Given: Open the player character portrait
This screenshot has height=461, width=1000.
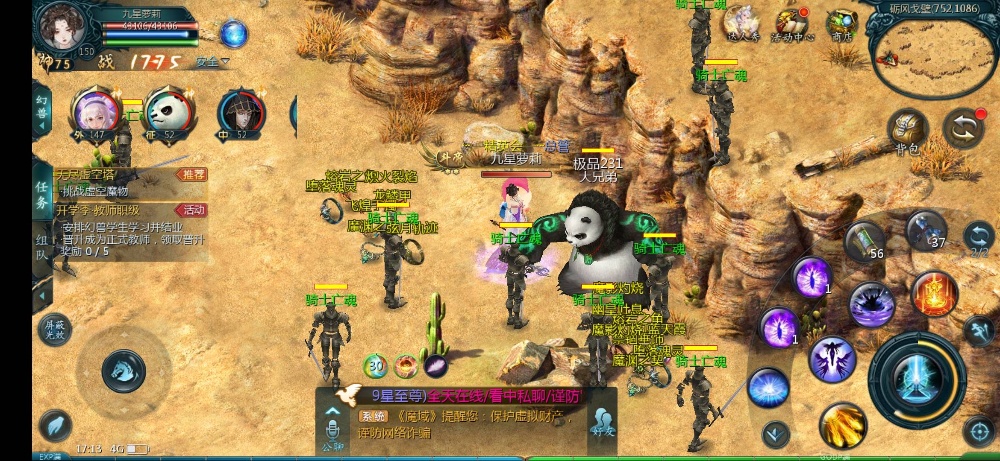Looking at the screenshot, I should click(62, 27).
